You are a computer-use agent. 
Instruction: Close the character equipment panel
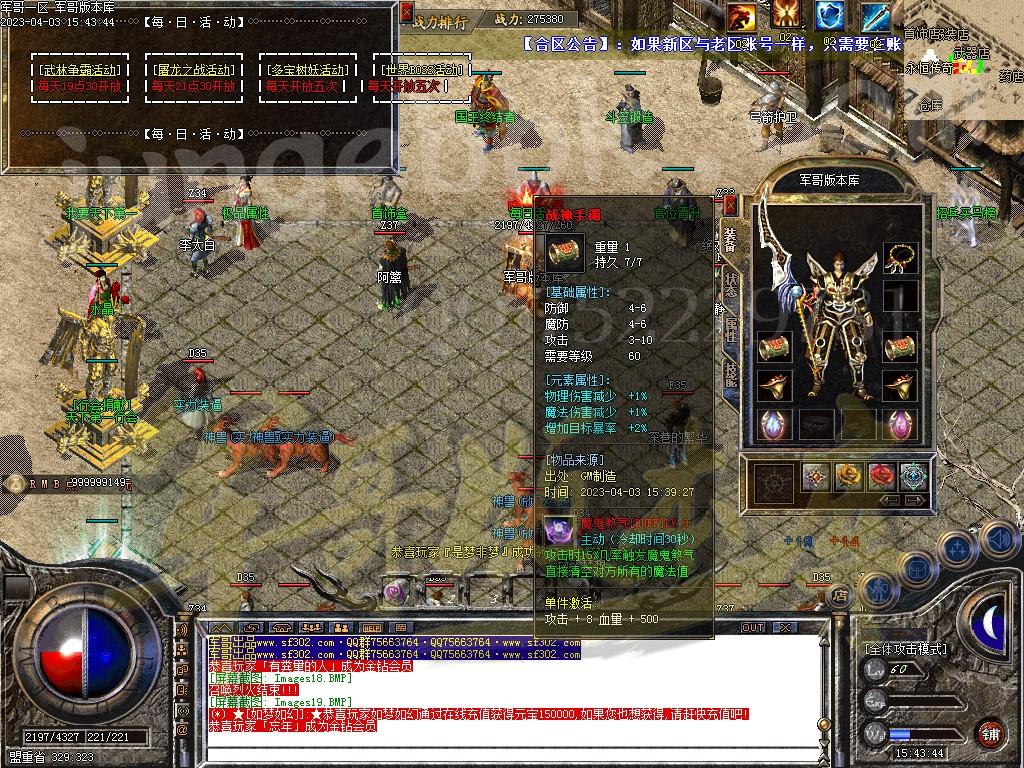(730, 205)
